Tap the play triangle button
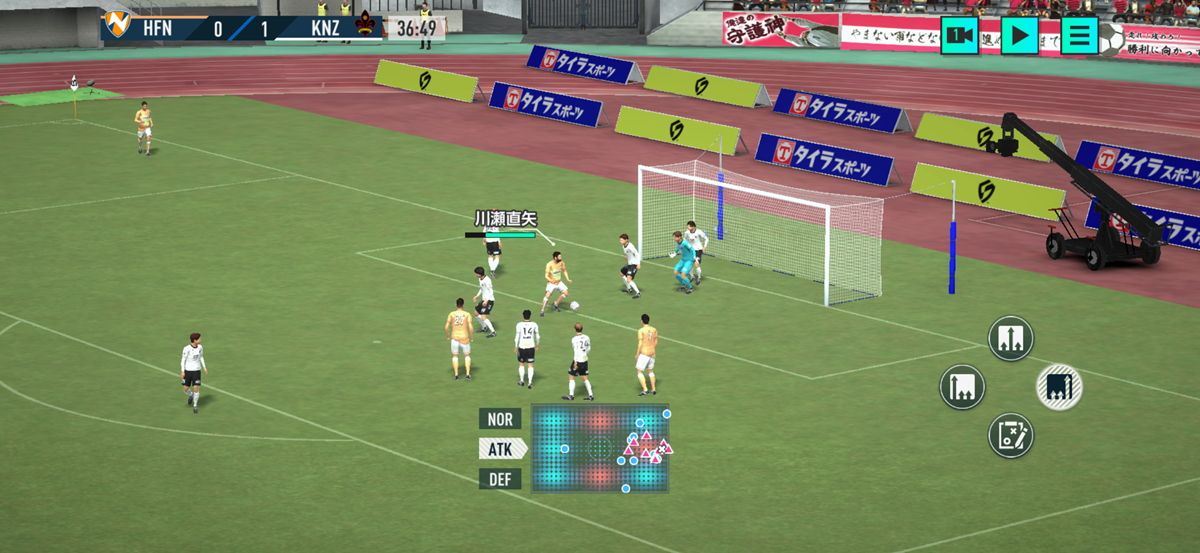This screenshot has height=553, width=1200. [x=1019, y=35]
